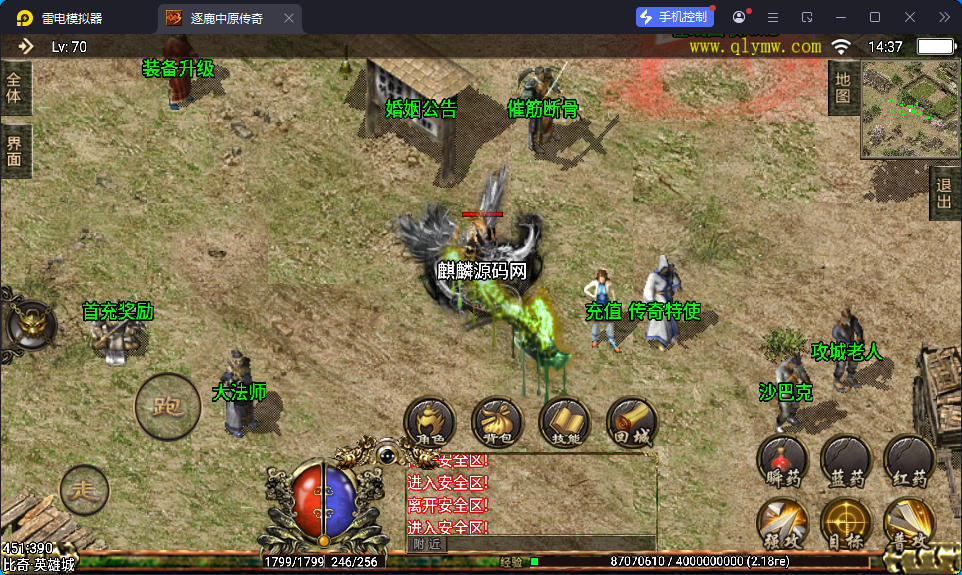The height and width of the screenshot is (575, 962).
Task: Open the 手机控制 phone control button
Action: [674, 17]
